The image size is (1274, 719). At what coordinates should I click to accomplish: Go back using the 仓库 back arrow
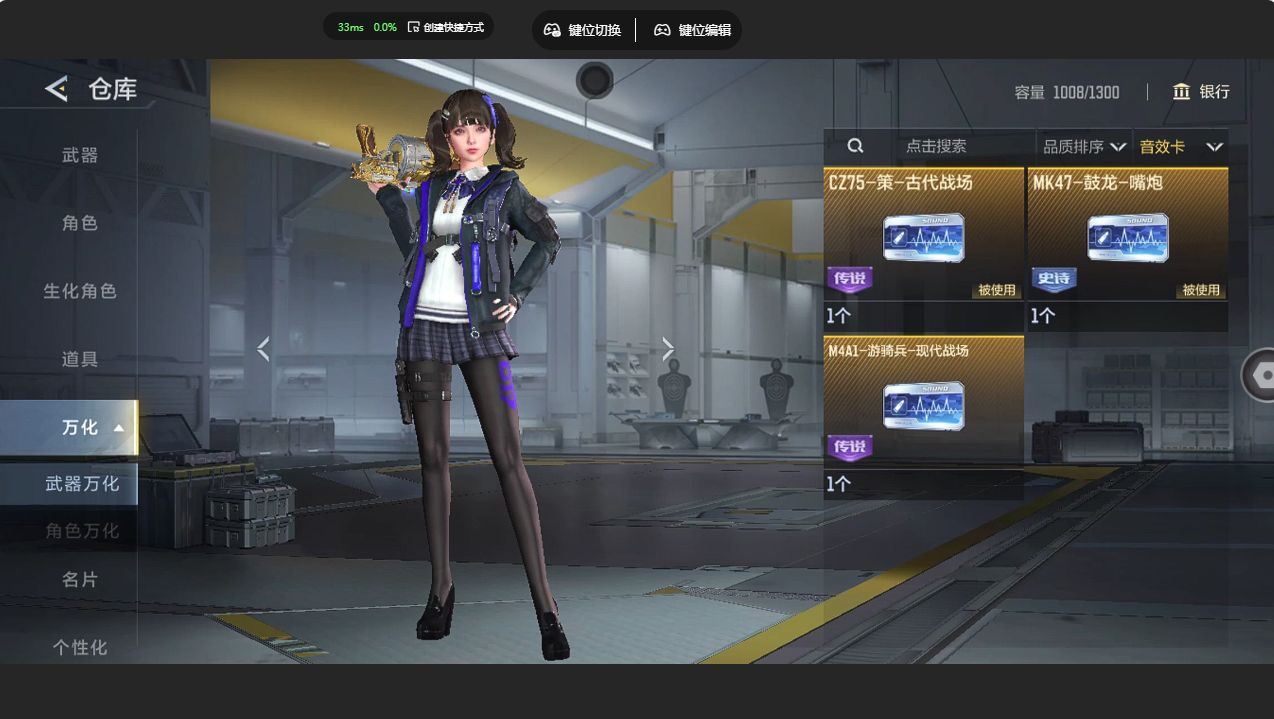[57, 89]
